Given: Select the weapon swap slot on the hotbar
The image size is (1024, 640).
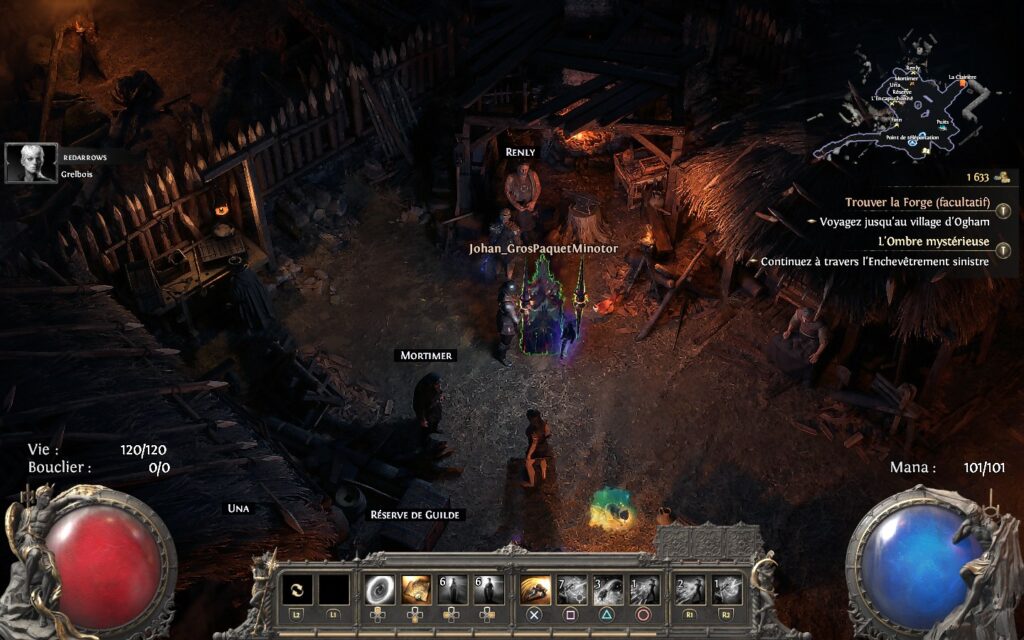Looking at the screenshot, I should click(x=297, y=590).
